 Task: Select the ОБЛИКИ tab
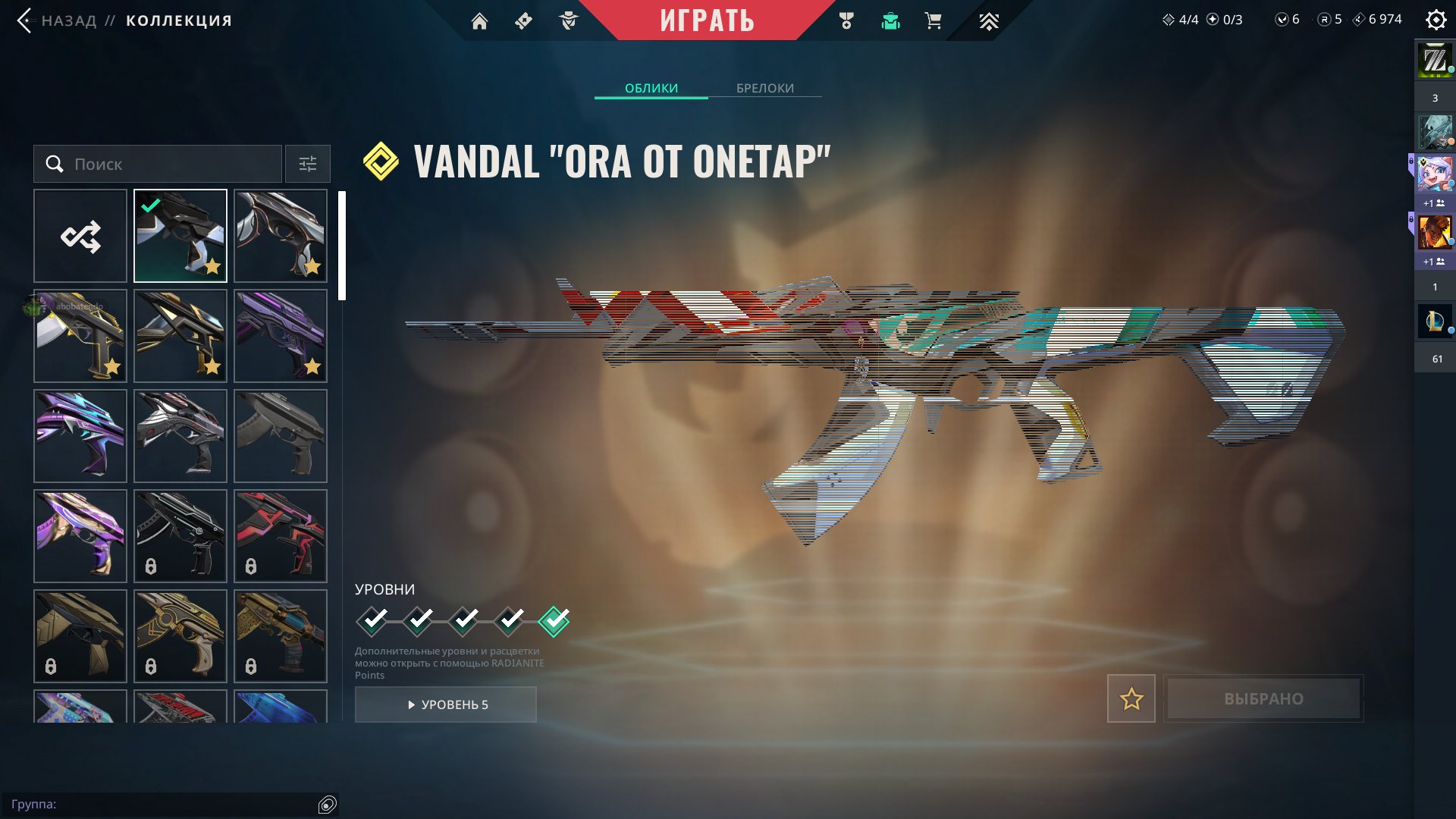pos(651,88)
